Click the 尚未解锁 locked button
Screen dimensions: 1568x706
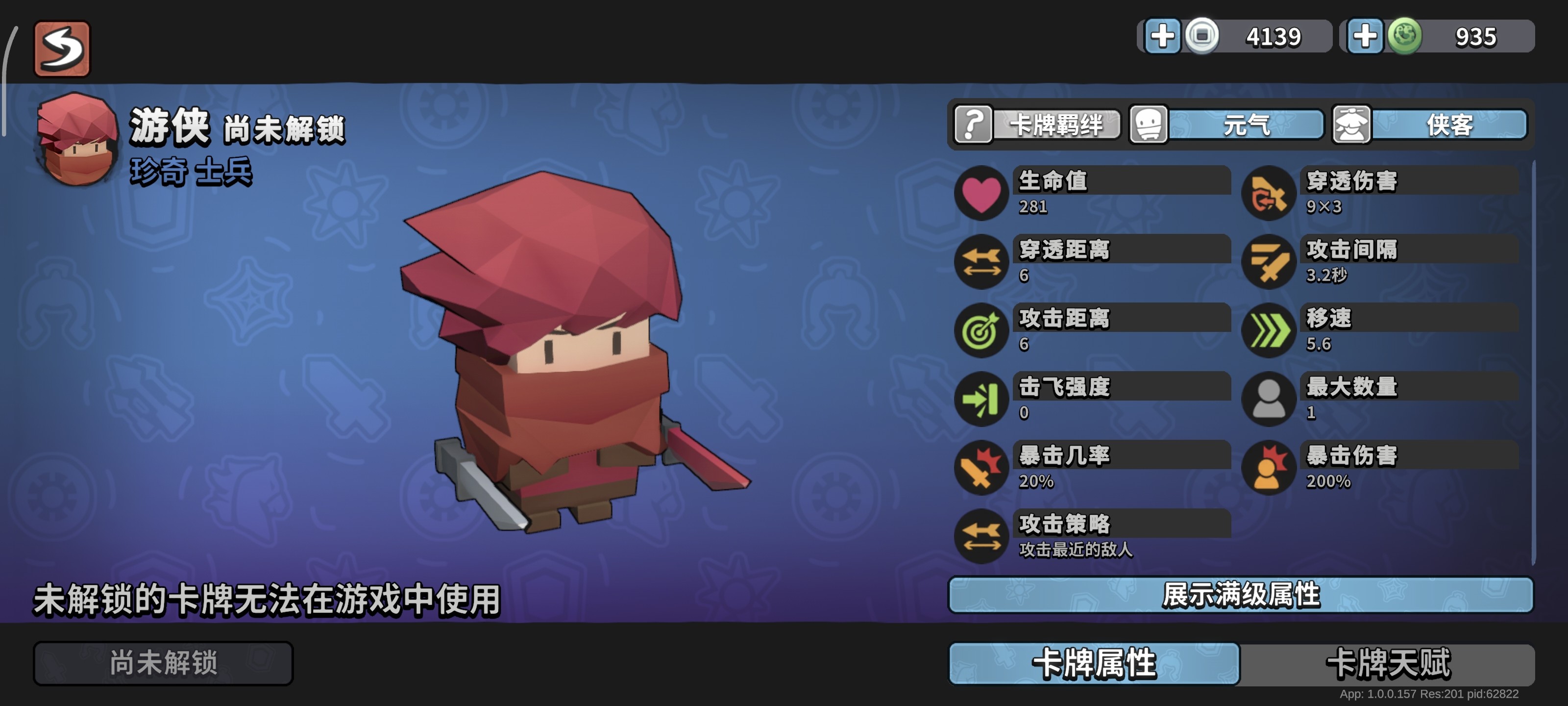[x=163, y=664]
